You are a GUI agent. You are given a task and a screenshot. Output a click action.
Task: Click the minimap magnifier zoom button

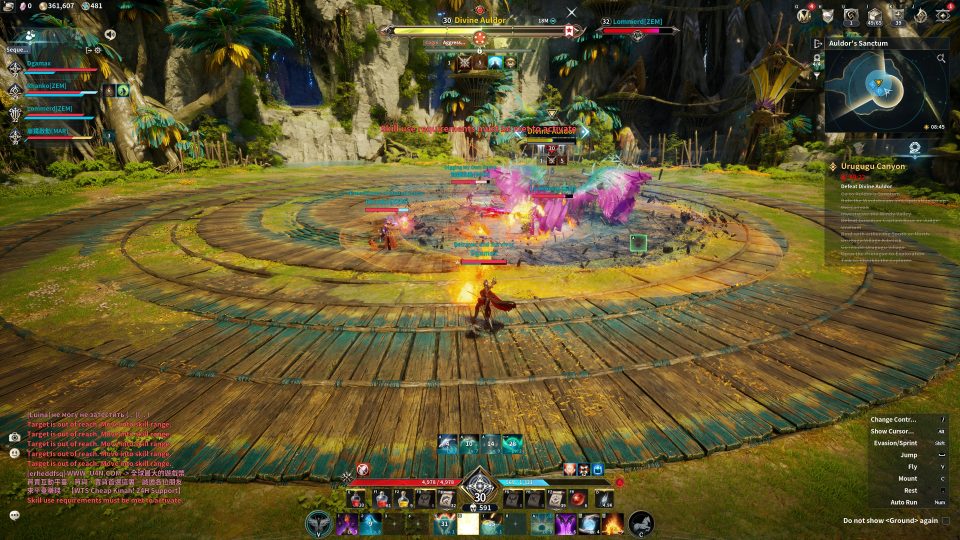(941, 59)
